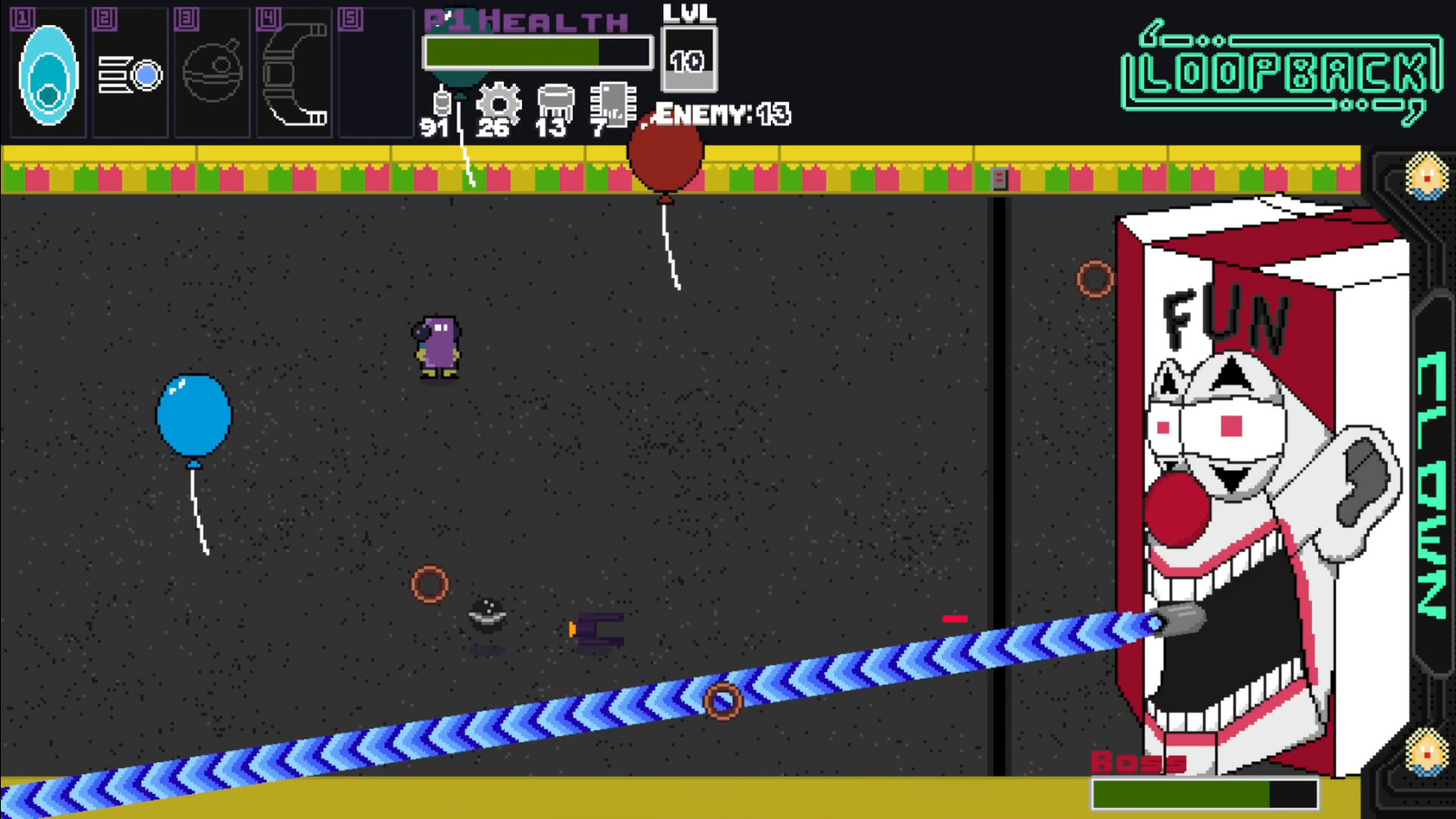
Task: Click the Boss label above the boss health bar
Action: pos(1137,761)
